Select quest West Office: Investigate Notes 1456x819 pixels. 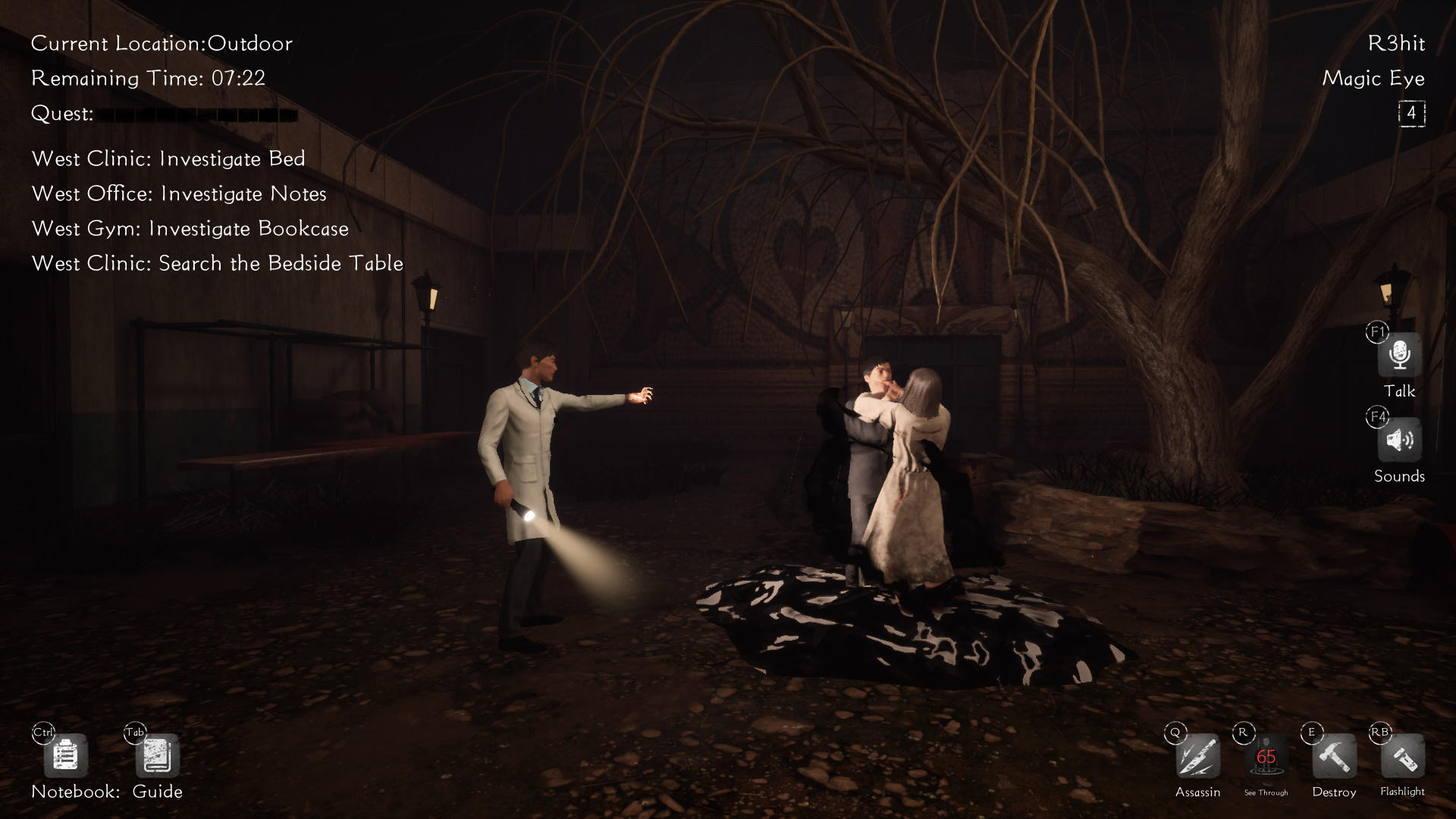point(179,193)
